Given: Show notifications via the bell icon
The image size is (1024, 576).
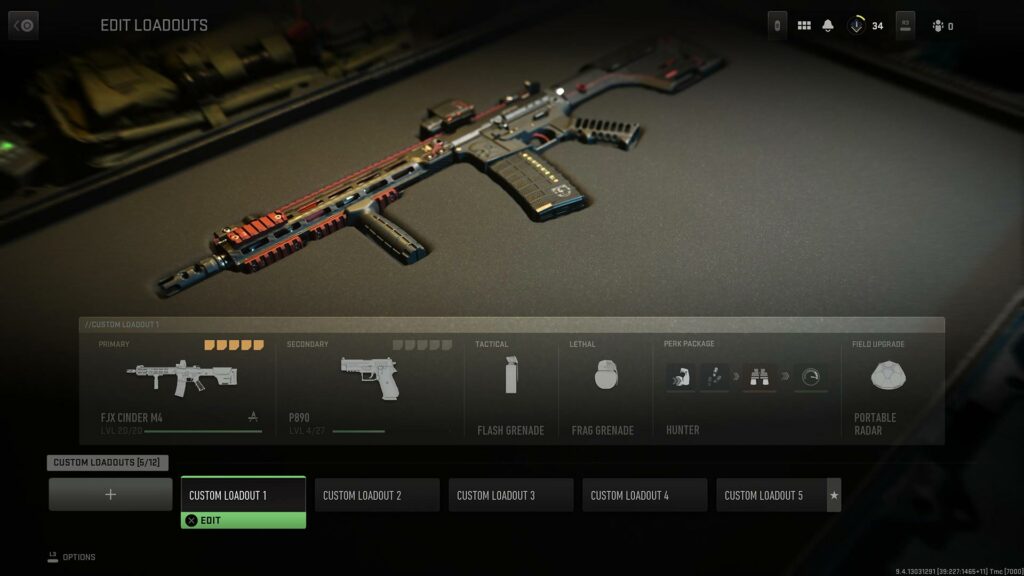Looking at the screenshot, I should point(828,26).
